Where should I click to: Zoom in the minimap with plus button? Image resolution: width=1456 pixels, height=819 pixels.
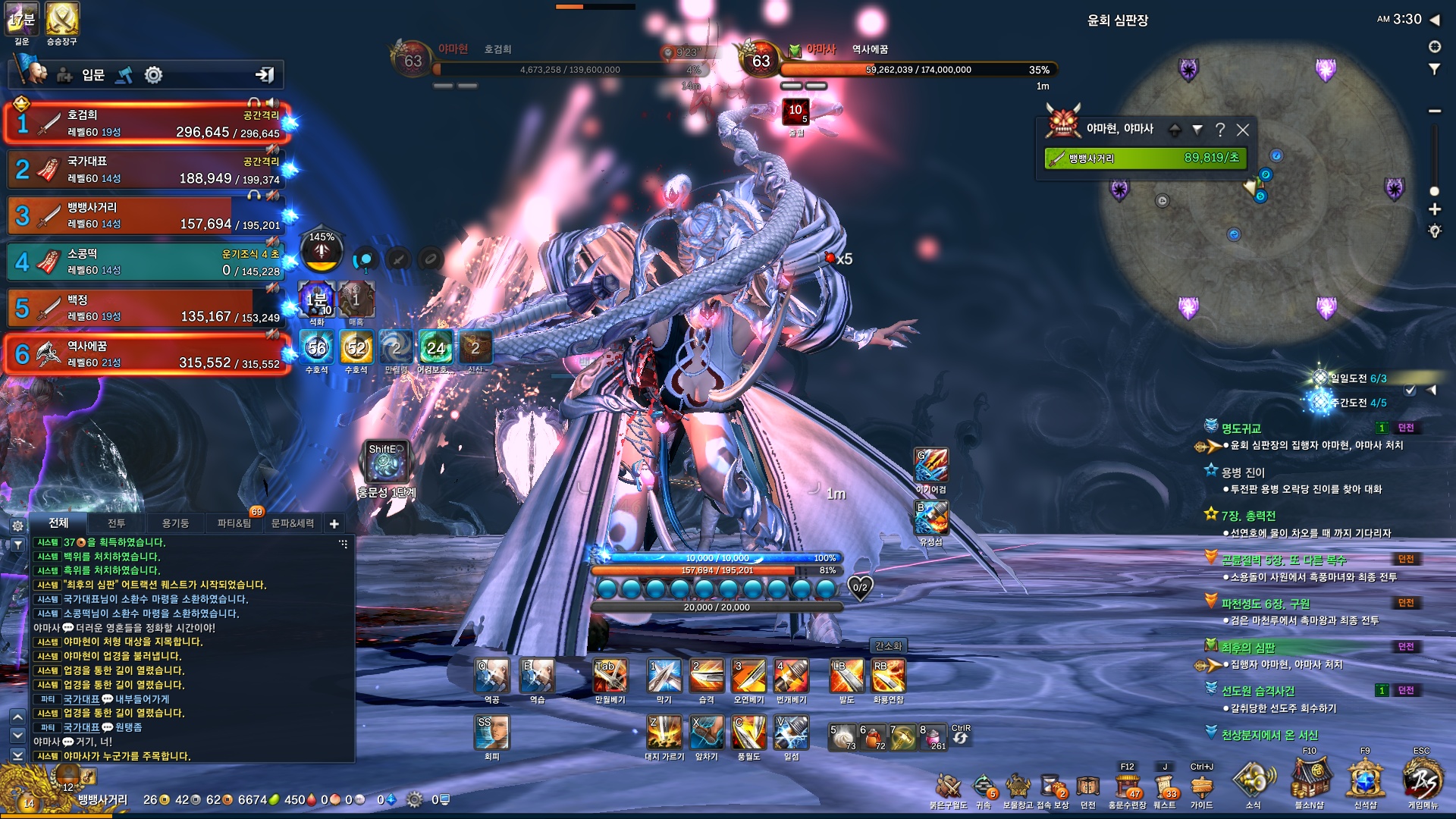coord(1434,209)
